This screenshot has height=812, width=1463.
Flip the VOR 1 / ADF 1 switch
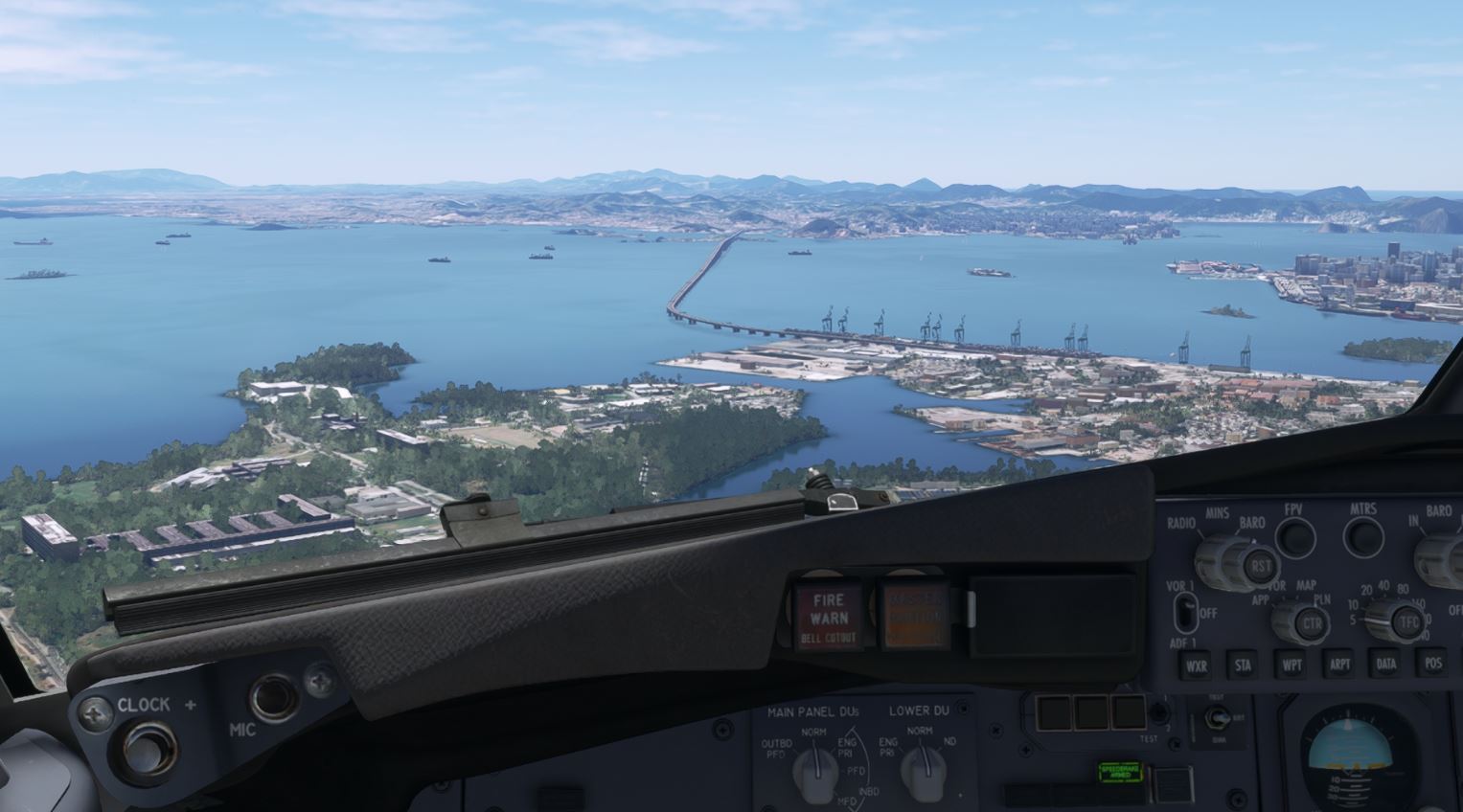pyautogui.click(x=1186, y=611)
